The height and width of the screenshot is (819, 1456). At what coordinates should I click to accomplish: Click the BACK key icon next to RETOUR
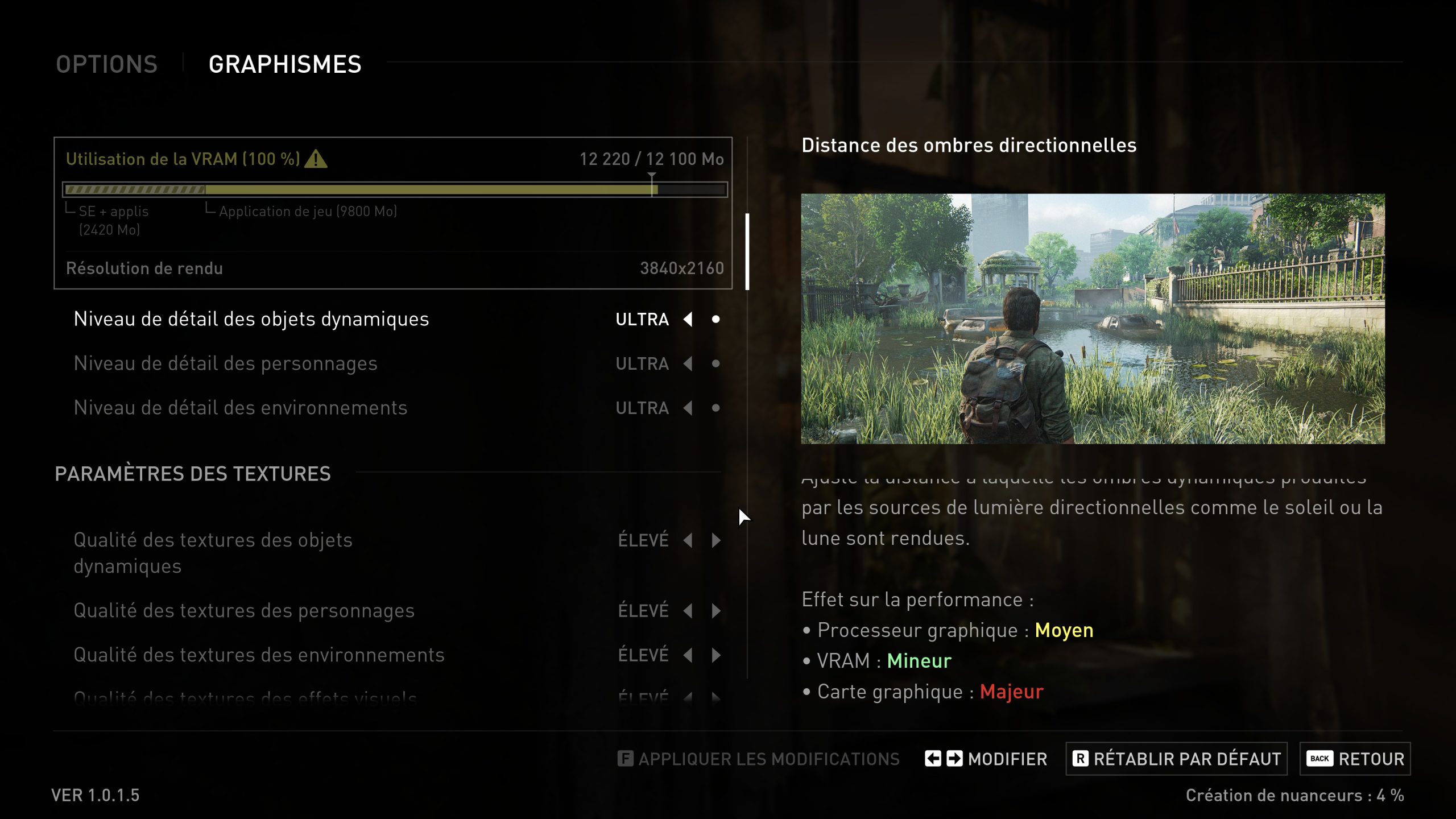pos(1318,758)
